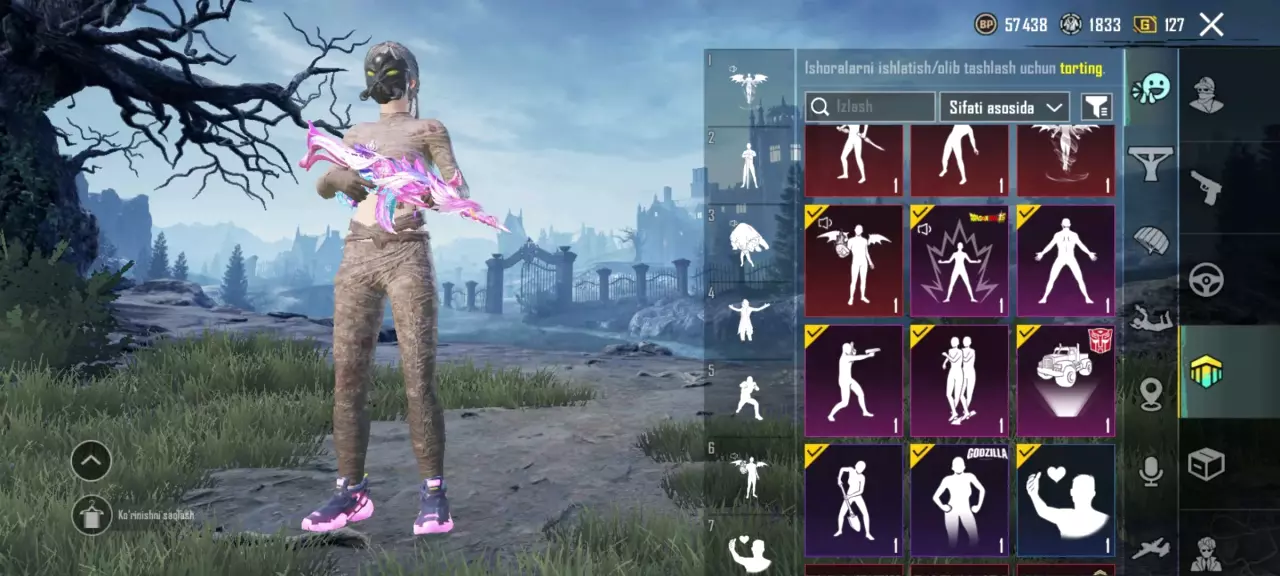Select the pistol-aiming pose emote
This screenshot has width=1280, height=576.
pos(853,380)
